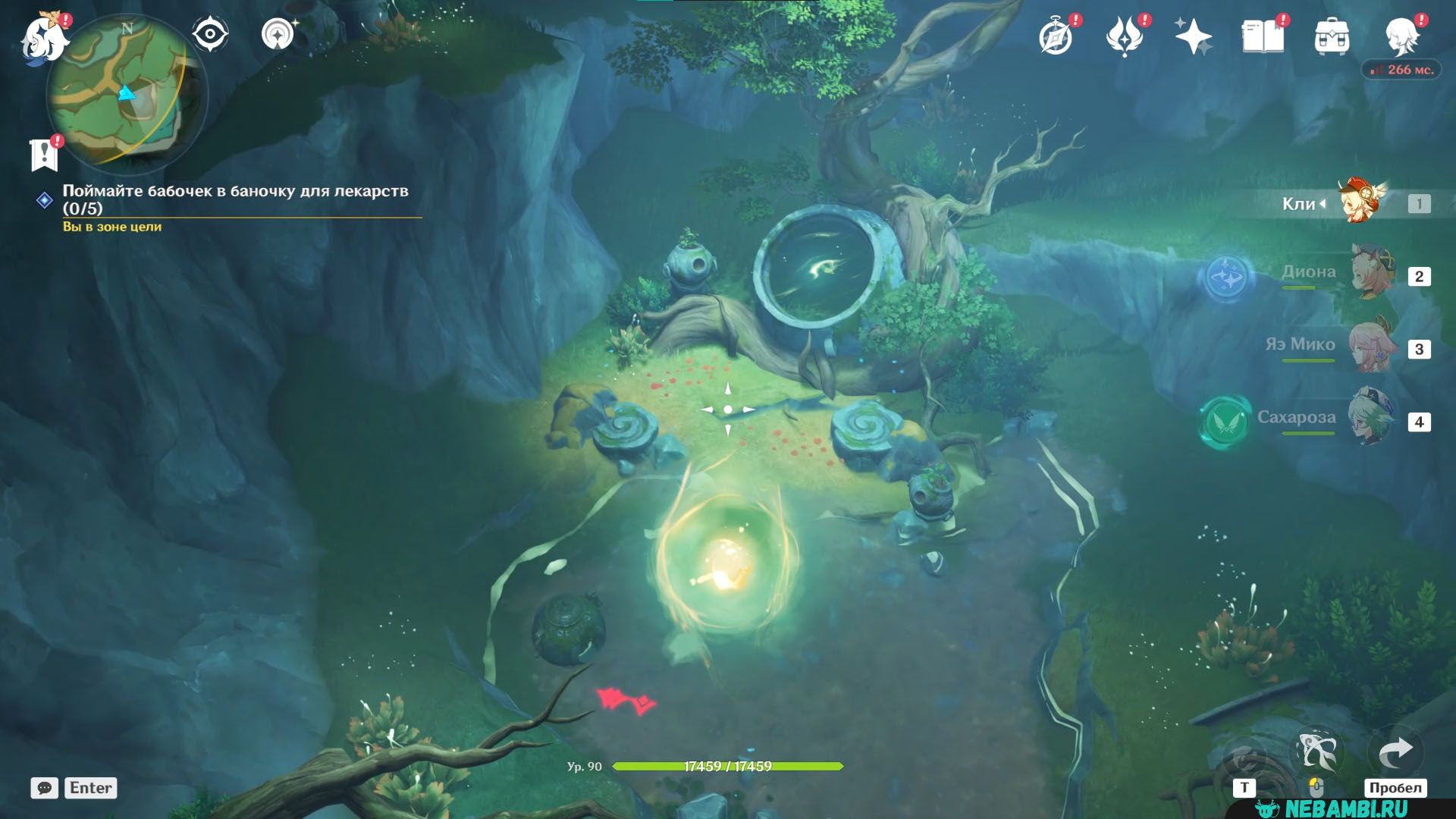Select the butterfly-catching quest tracker
Image resolution: width=1456 pixels, height=819 pixels.
click(x=235, y=199)
